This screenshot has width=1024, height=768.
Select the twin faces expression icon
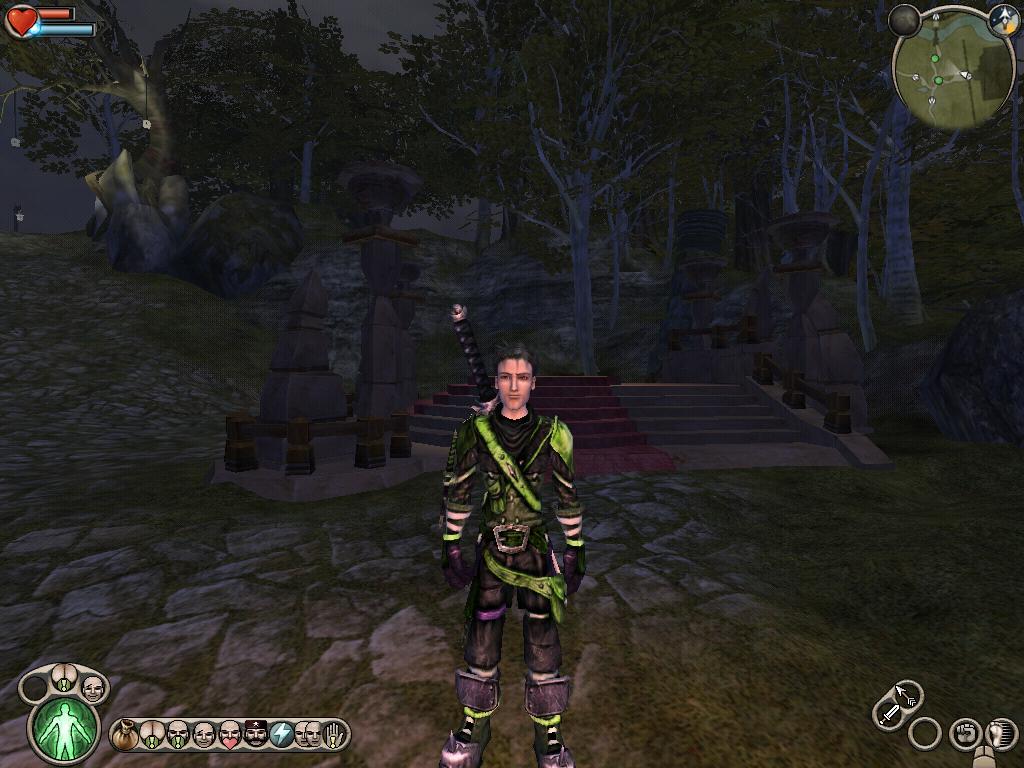tap(308, 735)
